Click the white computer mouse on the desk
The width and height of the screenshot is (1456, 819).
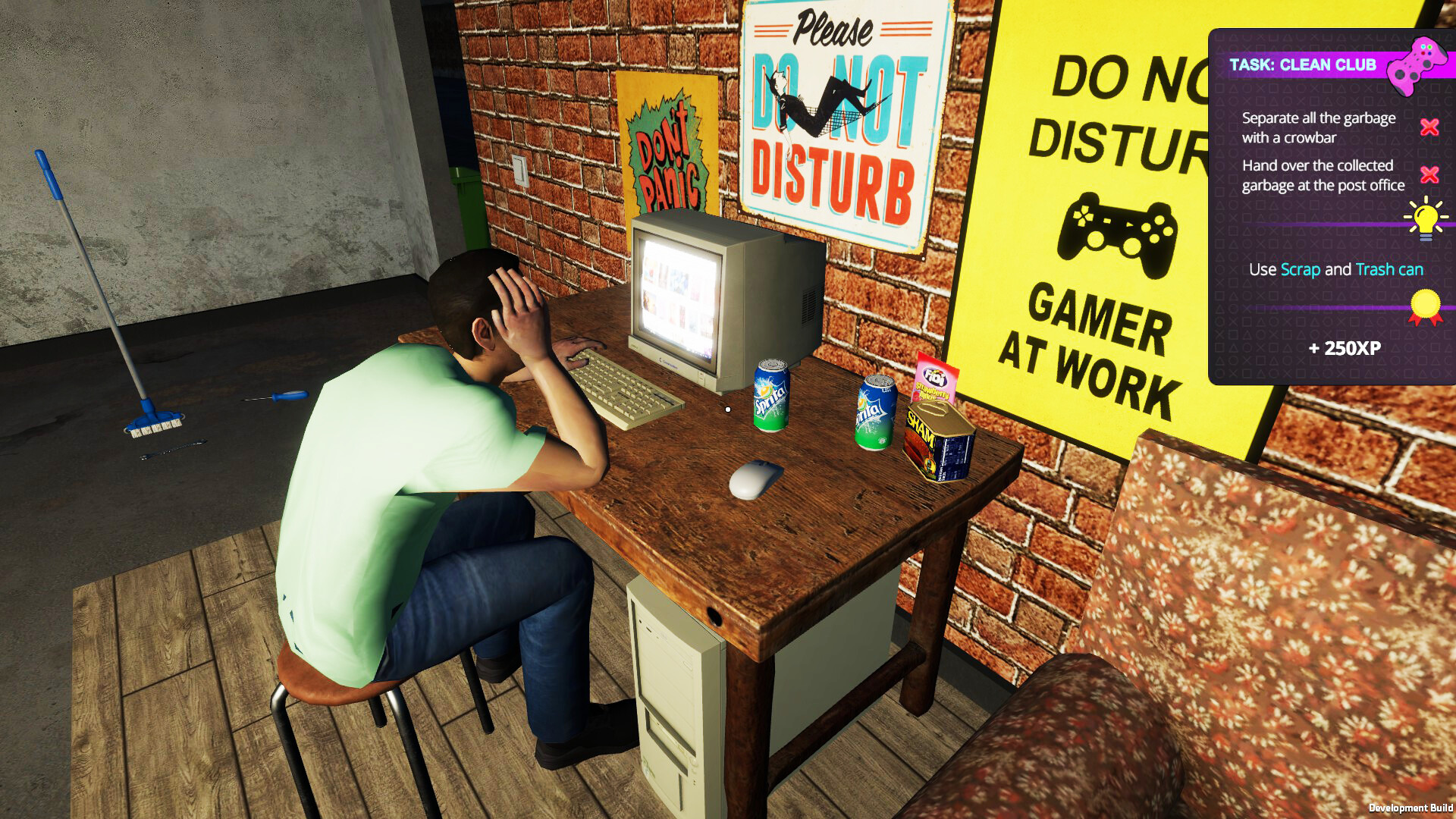click(754, 480)
